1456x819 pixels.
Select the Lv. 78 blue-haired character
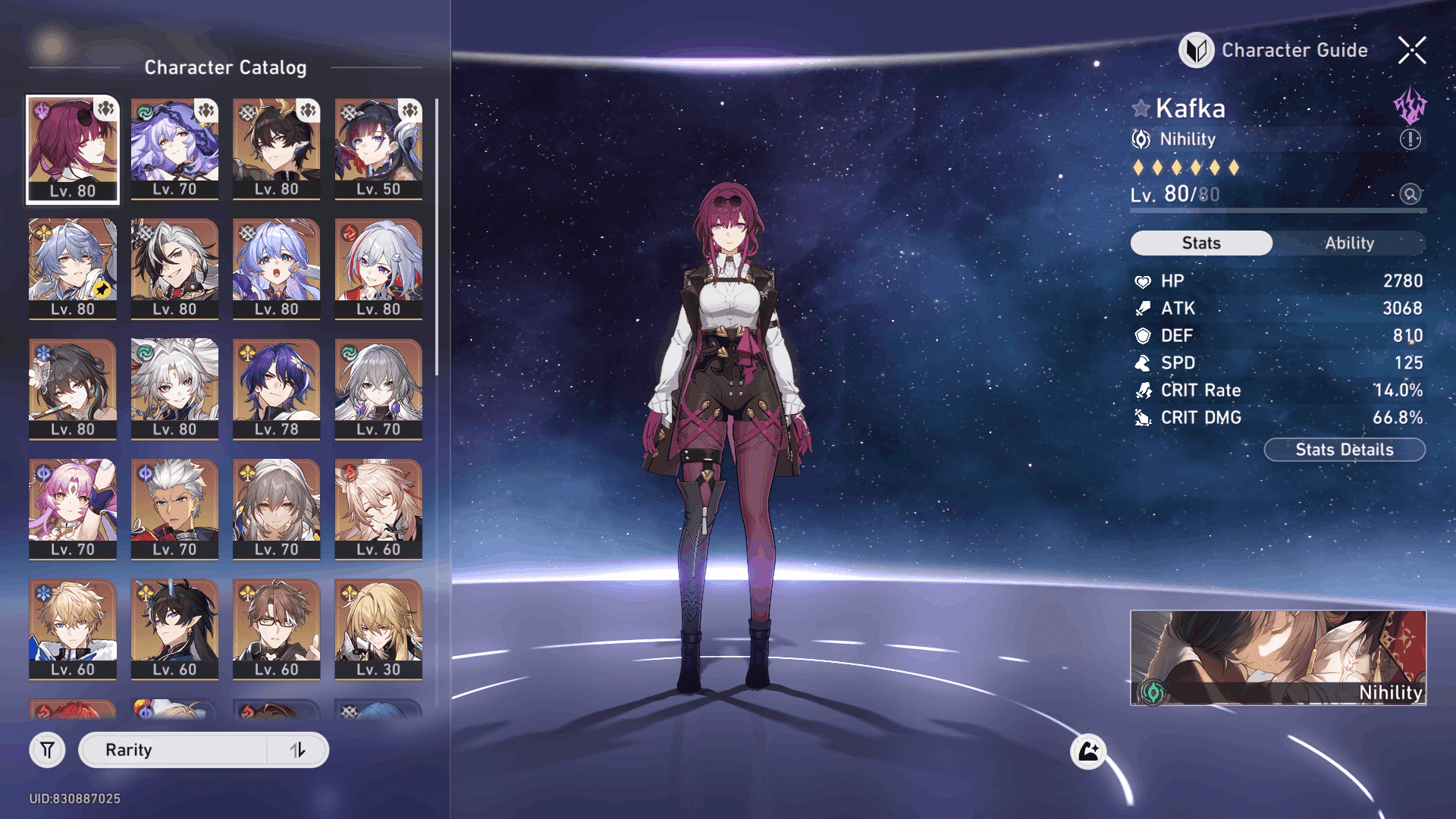[x=277, y=389]
